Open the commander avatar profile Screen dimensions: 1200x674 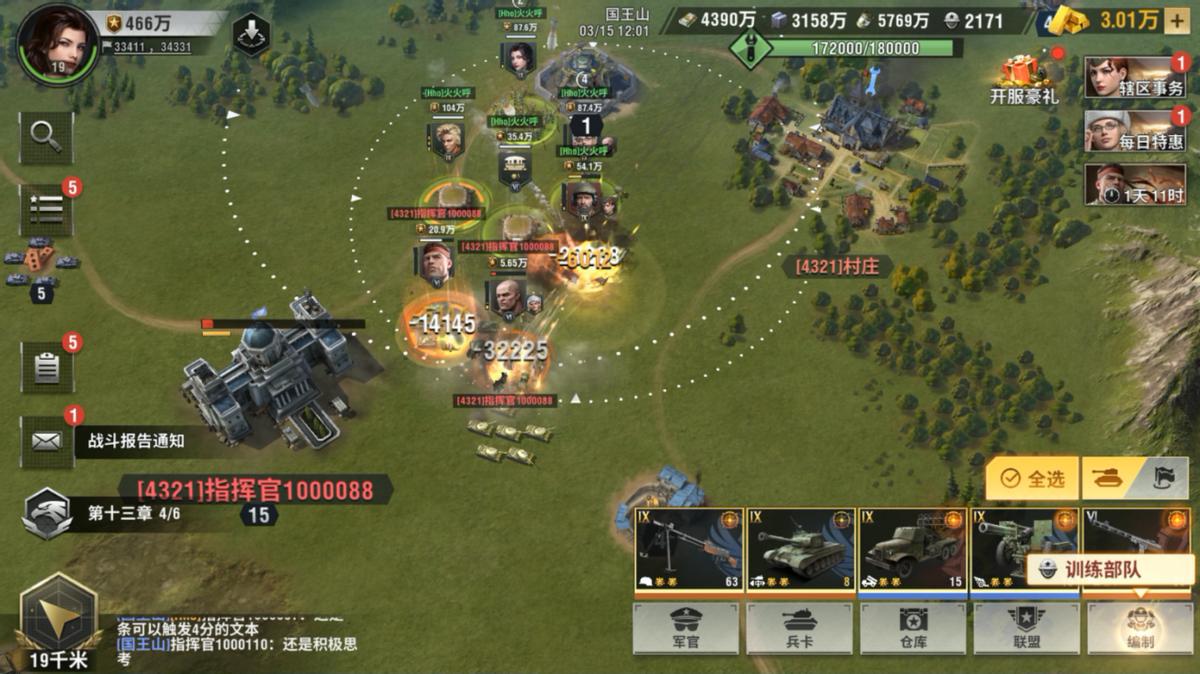pyautogui.click(x=57, y=42)
